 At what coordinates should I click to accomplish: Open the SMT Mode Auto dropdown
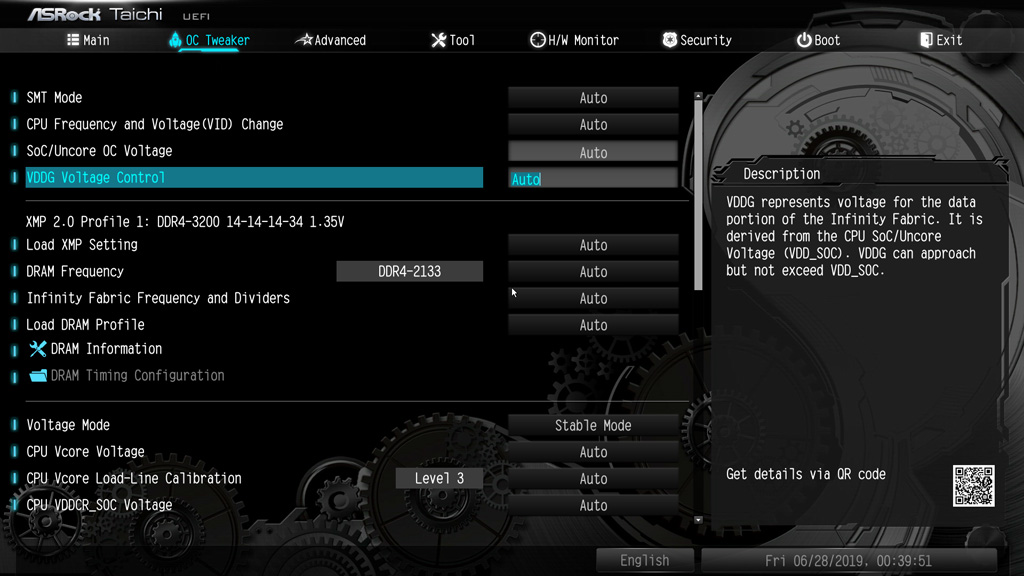click(593, 98)
